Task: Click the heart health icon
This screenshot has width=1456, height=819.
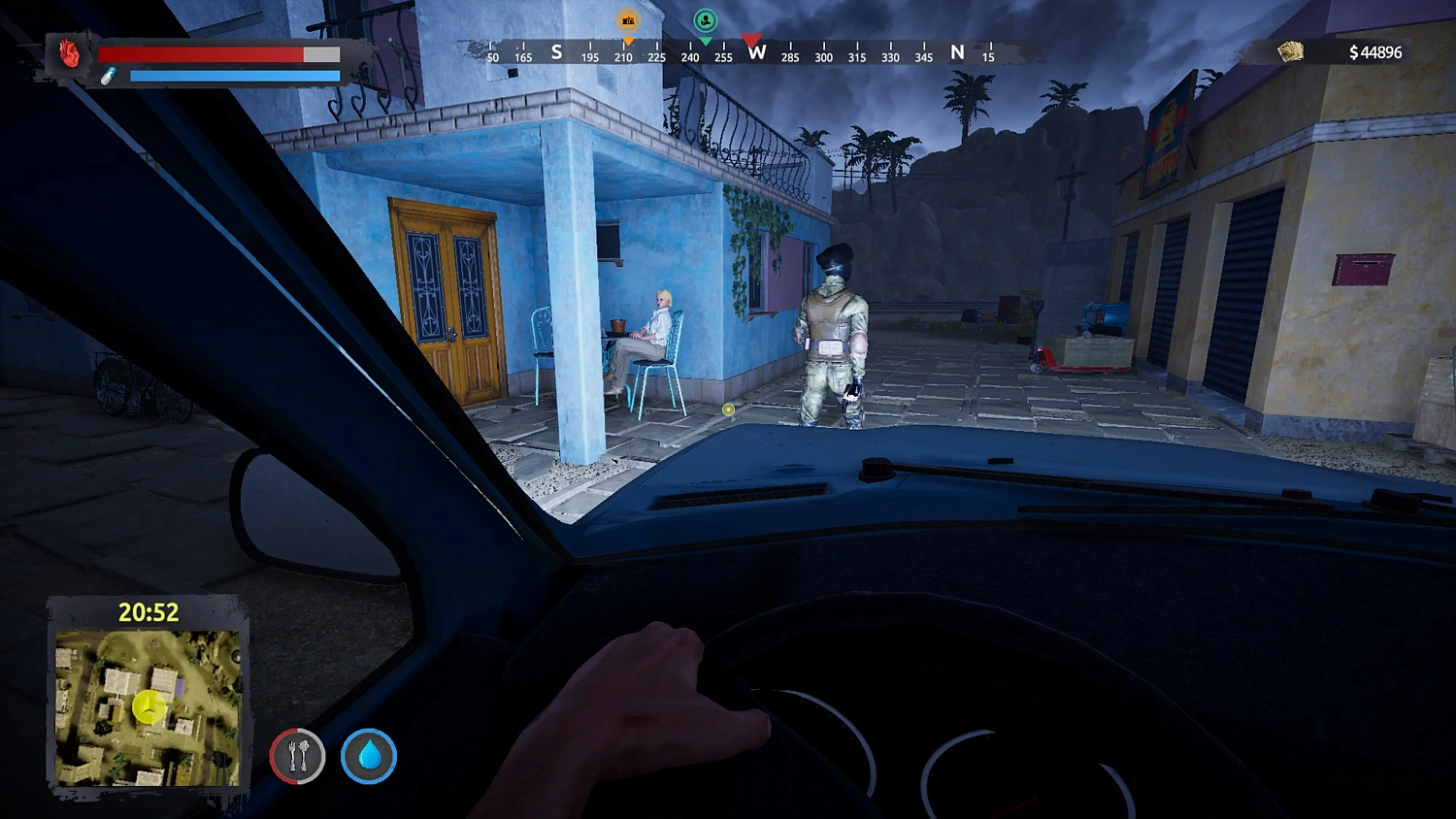Action: point(67,54)
